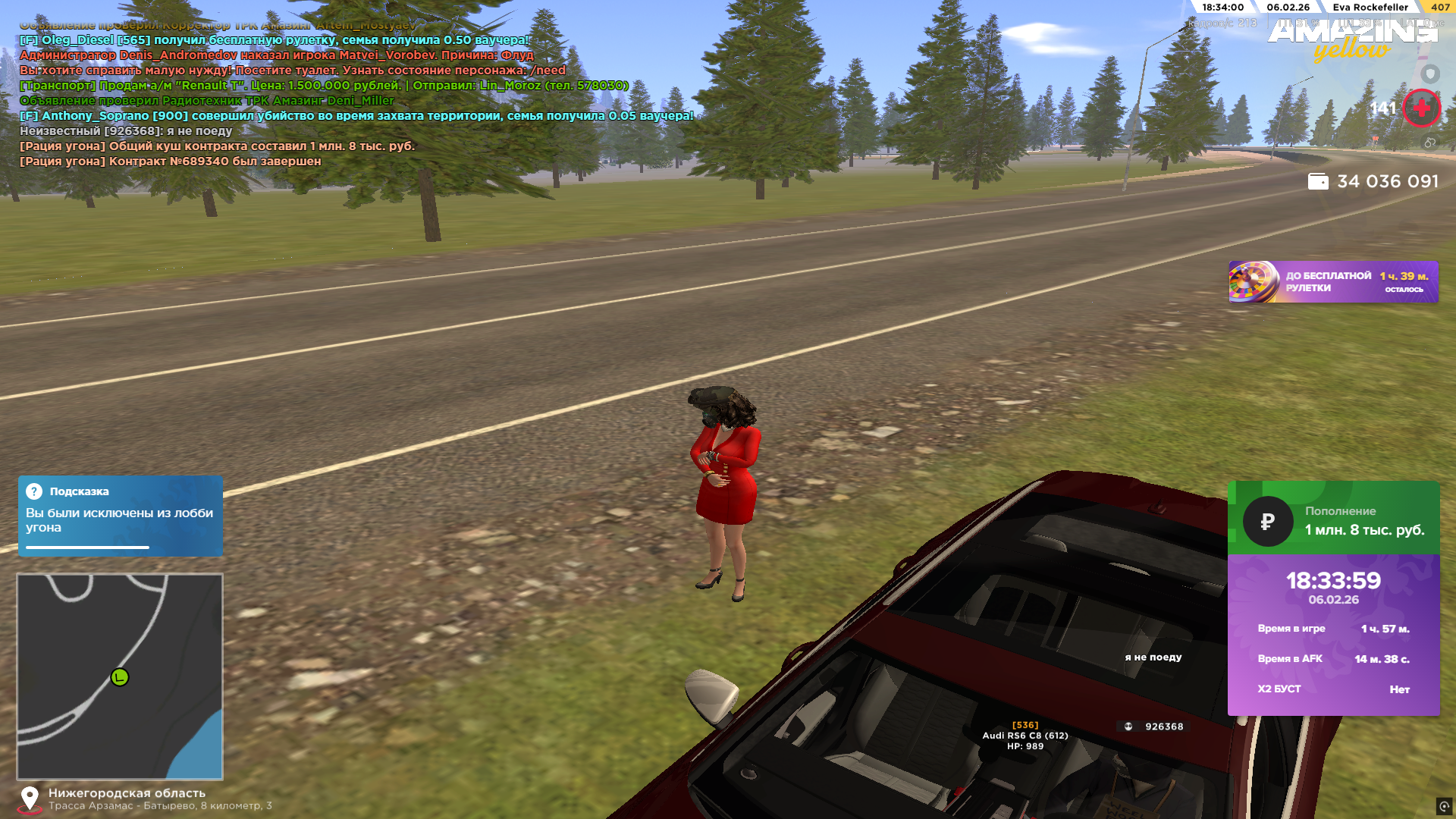Click the Eva Rockefeller name tab

pos(1370,8)
